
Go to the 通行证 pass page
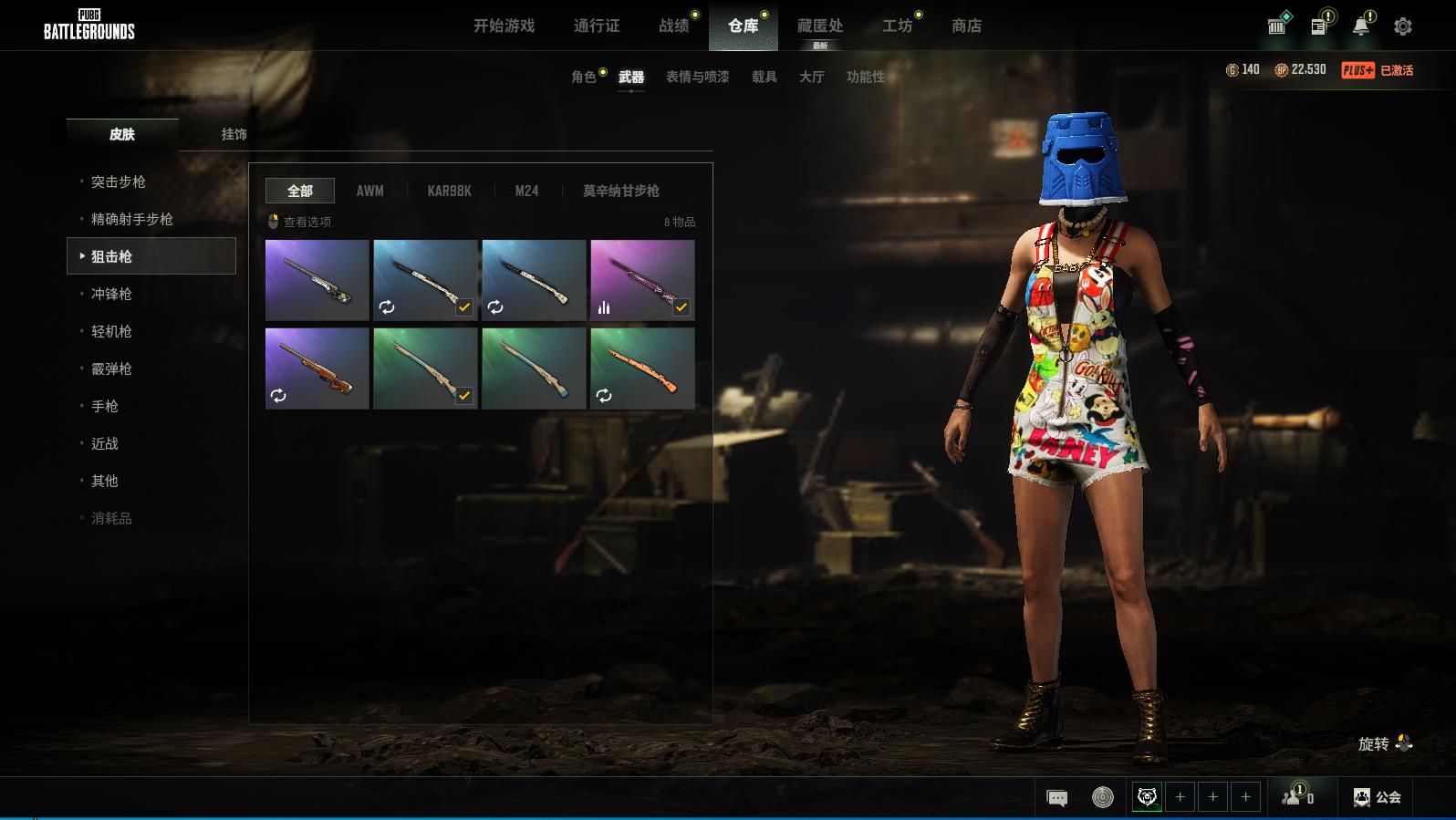[597, 26]
